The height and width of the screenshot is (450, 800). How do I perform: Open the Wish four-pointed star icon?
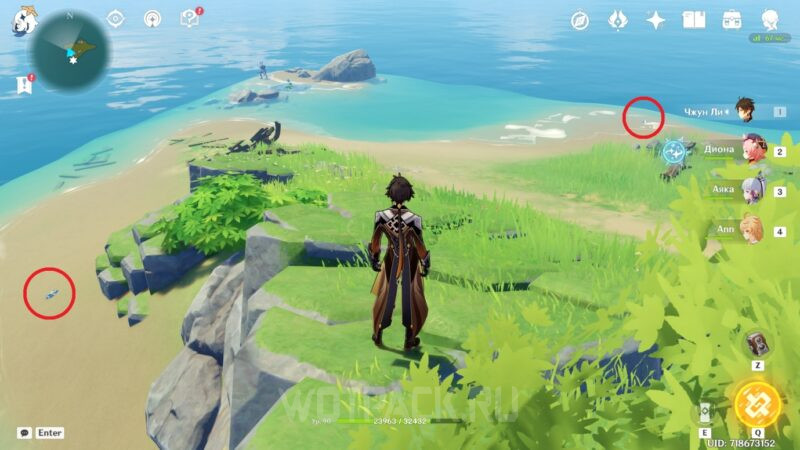pyautogui.click(x=656, y=20)
